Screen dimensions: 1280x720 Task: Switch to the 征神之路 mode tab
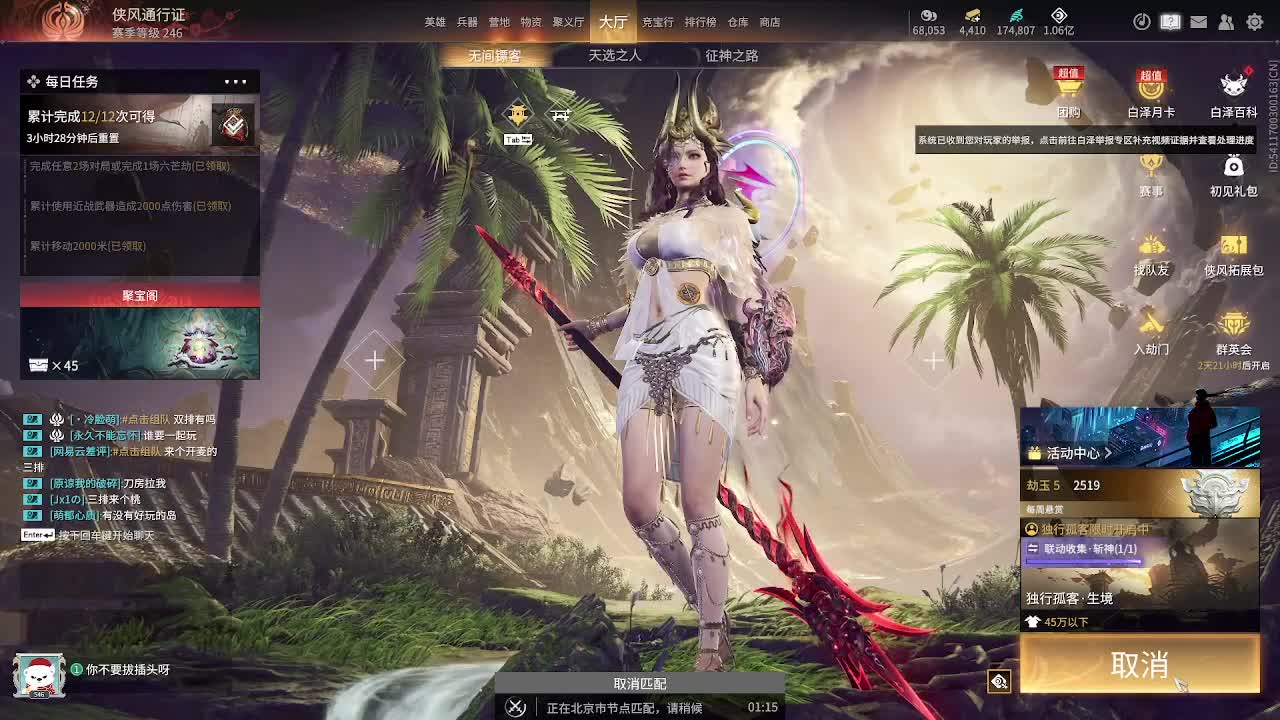pyautogui.click(x=731, y=56)
